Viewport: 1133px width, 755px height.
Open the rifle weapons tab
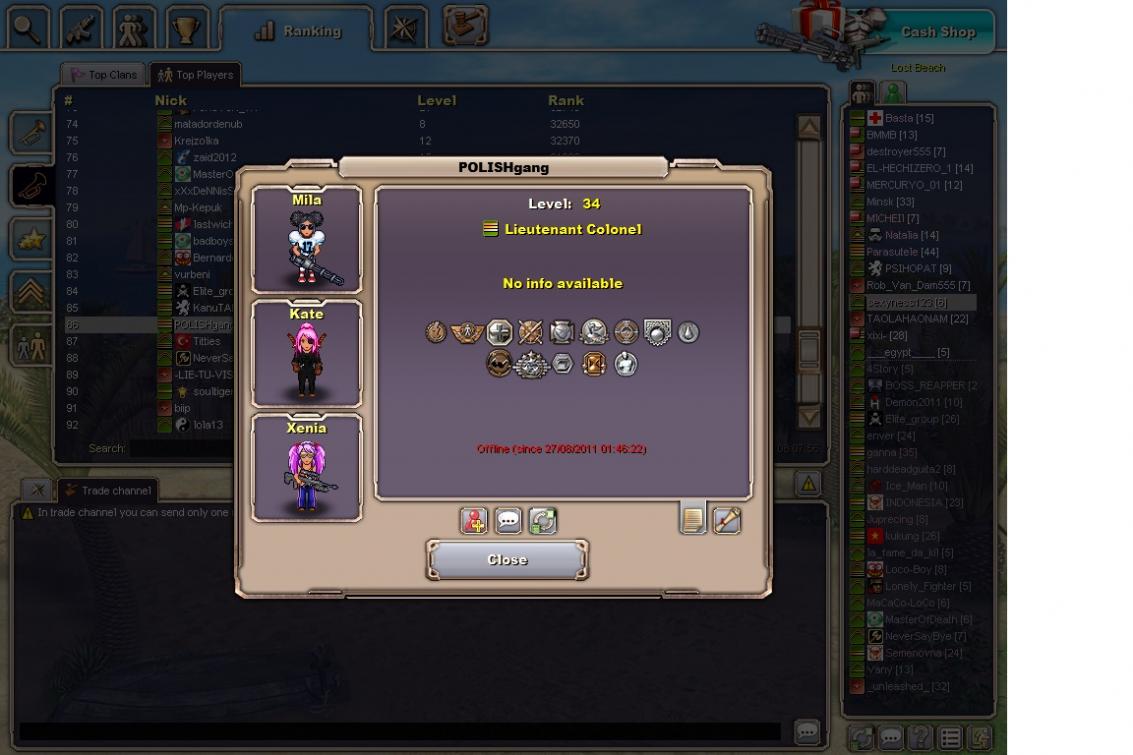coord(81,28)
